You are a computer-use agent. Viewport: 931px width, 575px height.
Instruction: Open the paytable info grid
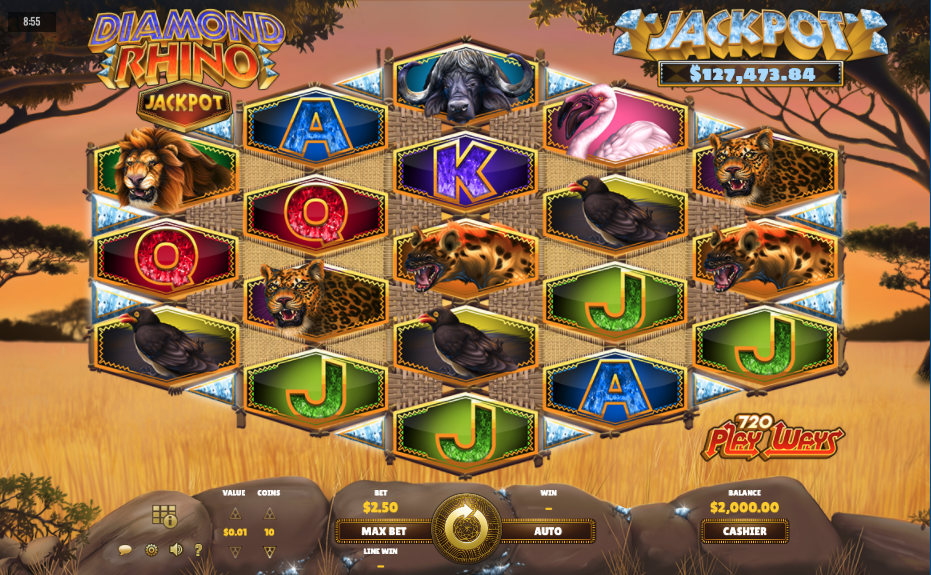click(164, 516)
